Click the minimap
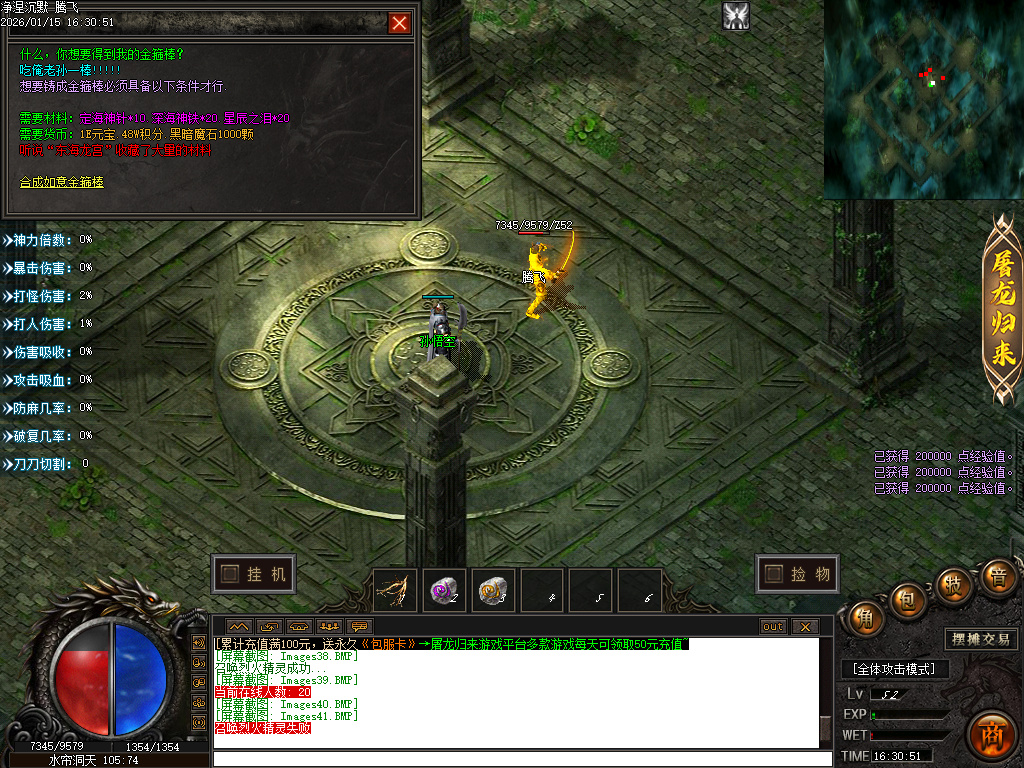 coord(923,99)
